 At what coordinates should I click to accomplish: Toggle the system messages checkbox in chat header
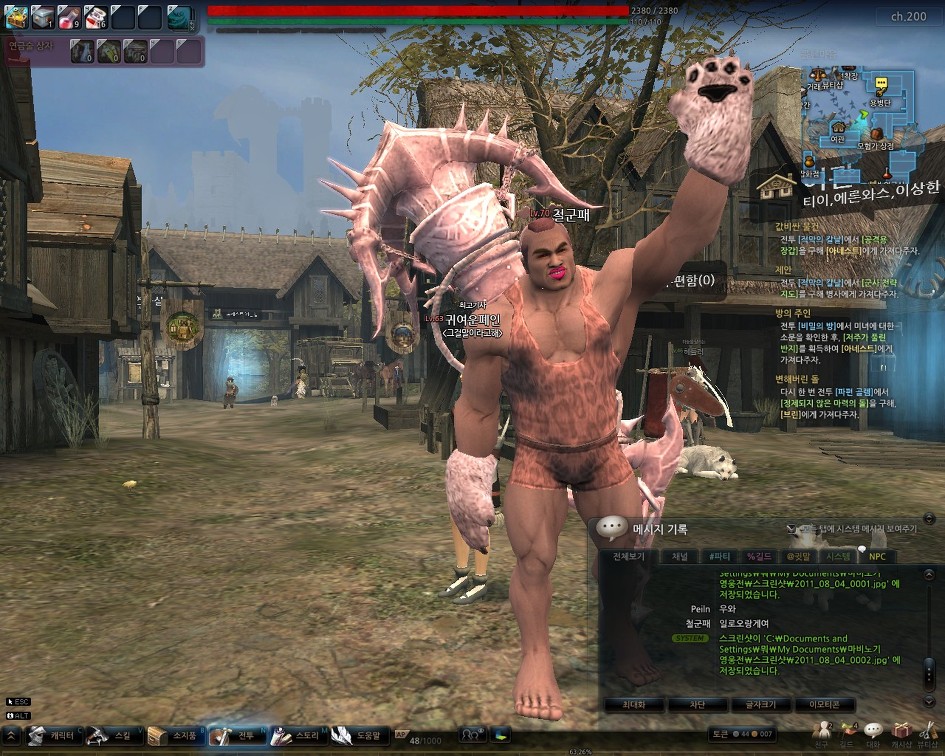[x=792, y=528]
